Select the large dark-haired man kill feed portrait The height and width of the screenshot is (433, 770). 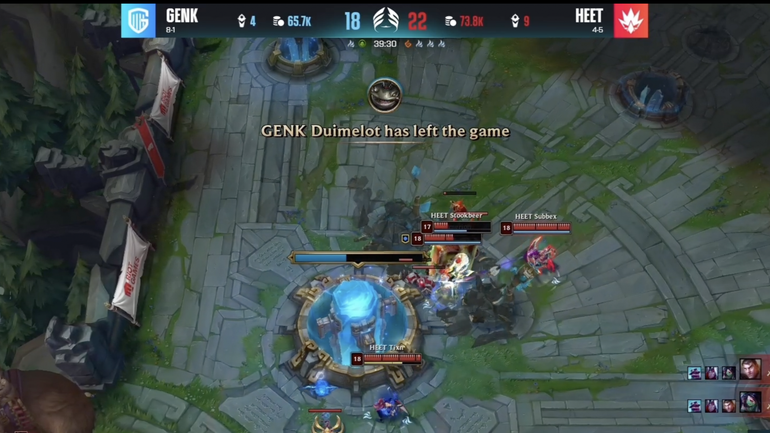(749, 371)
